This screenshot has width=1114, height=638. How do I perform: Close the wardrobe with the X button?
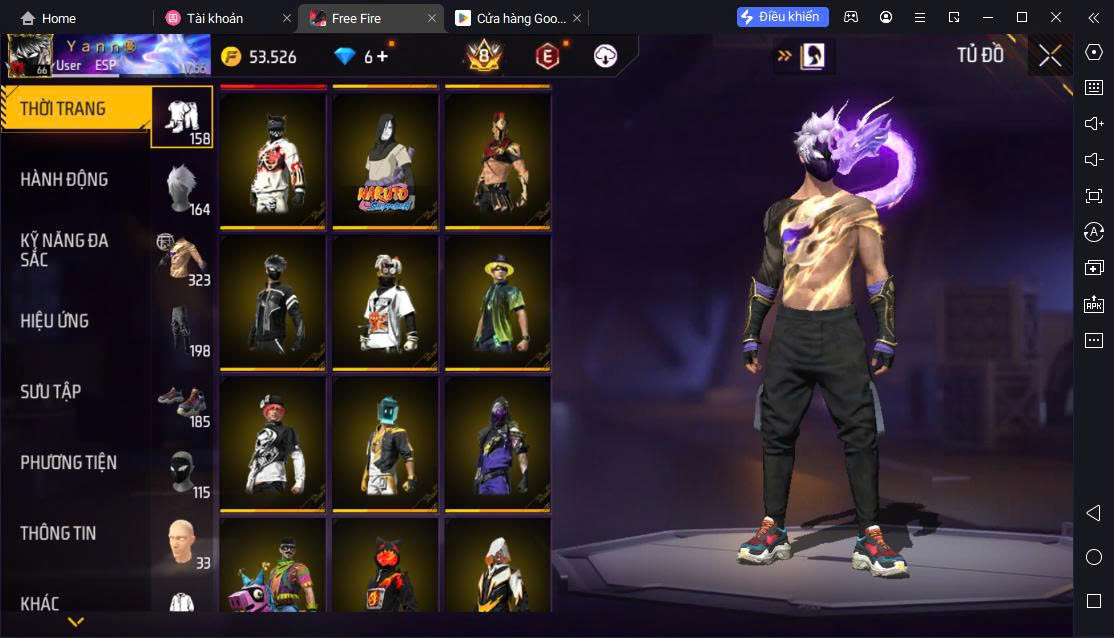(x=1050, y=56)
